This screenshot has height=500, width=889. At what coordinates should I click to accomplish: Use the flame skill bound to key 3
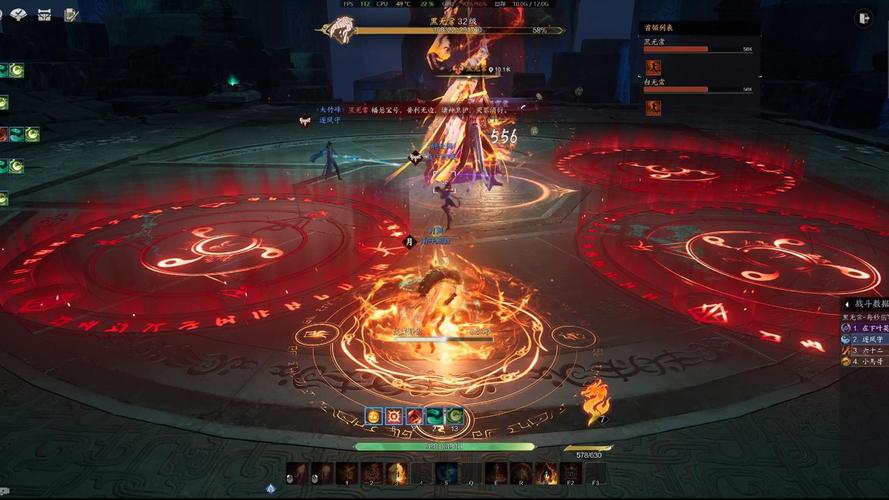click(x=396, y=473)
